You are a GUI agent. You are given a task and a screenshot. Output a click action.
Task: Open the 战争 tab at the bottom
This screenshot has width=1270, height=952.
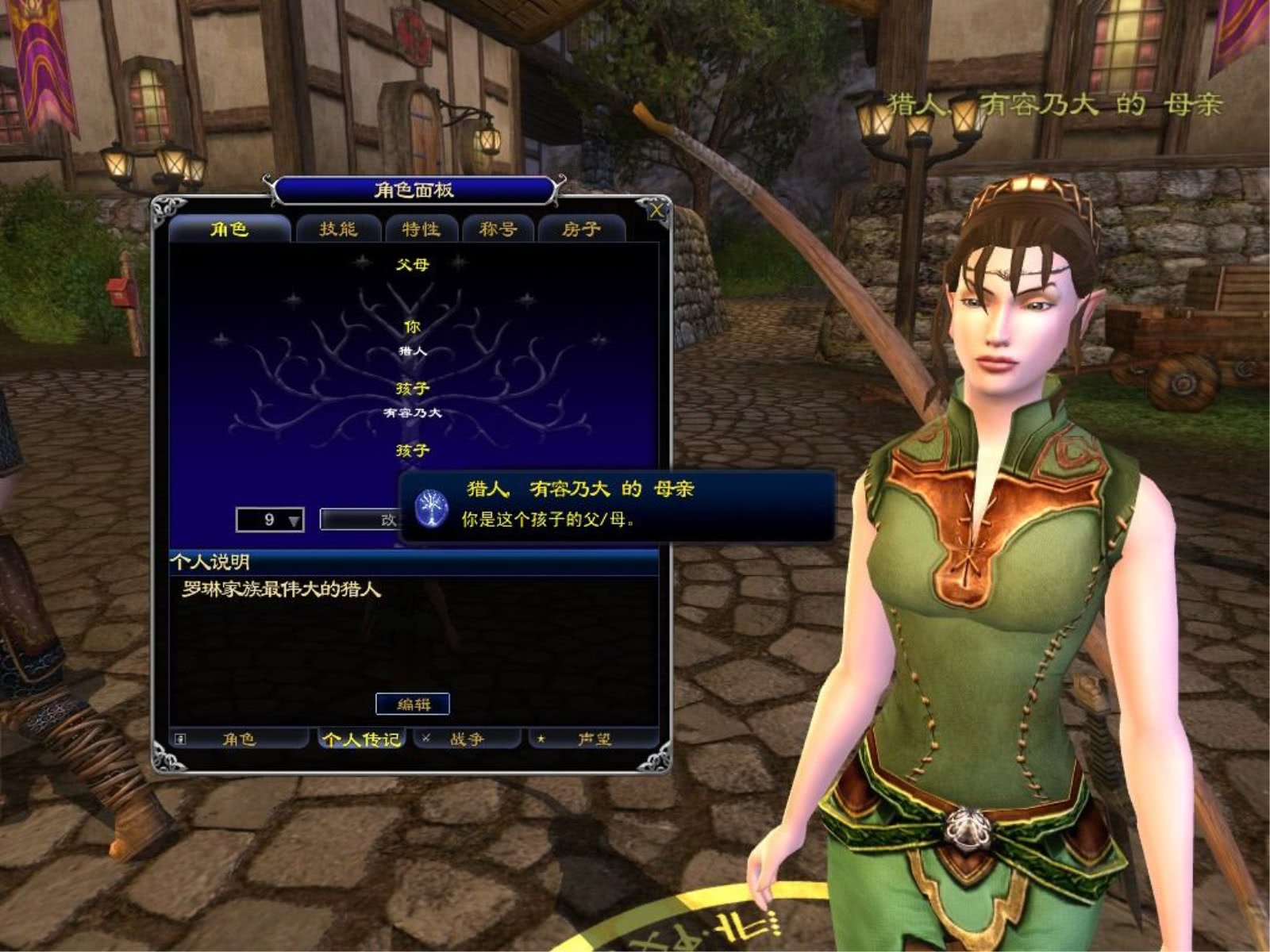[467, 739]
